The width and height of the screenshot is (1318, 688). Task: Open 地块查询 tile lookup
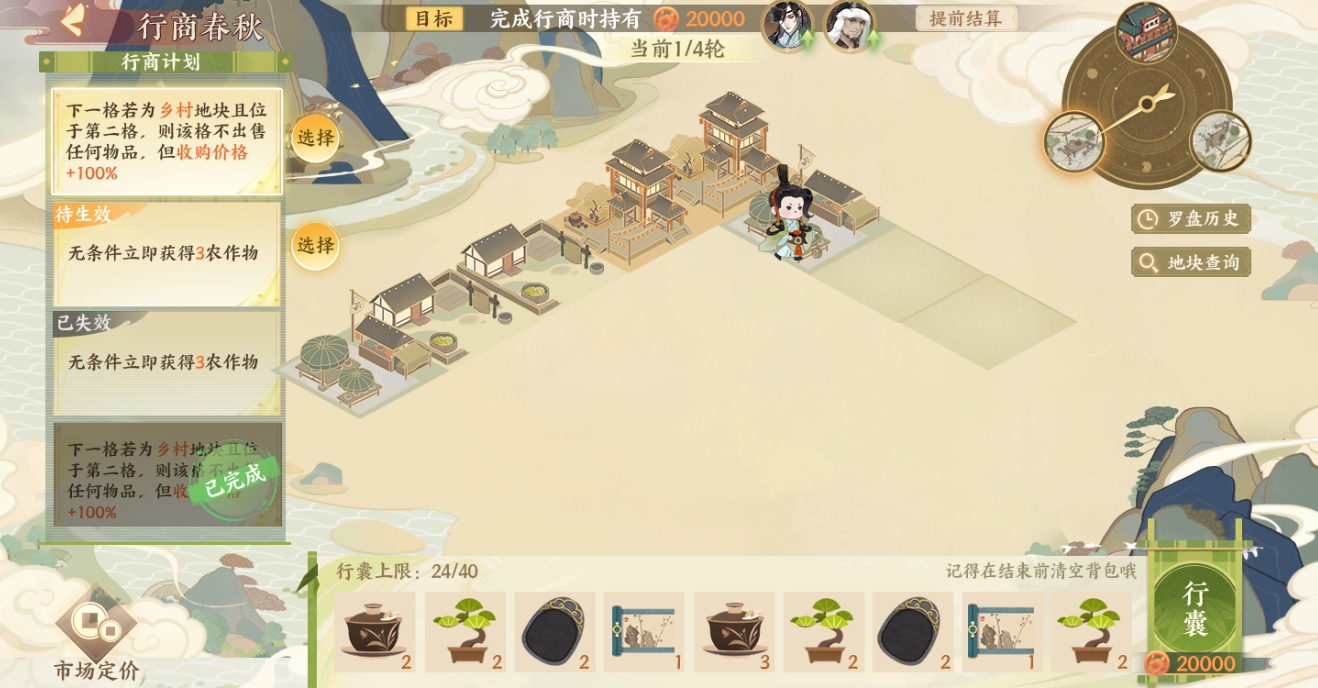1191,262
